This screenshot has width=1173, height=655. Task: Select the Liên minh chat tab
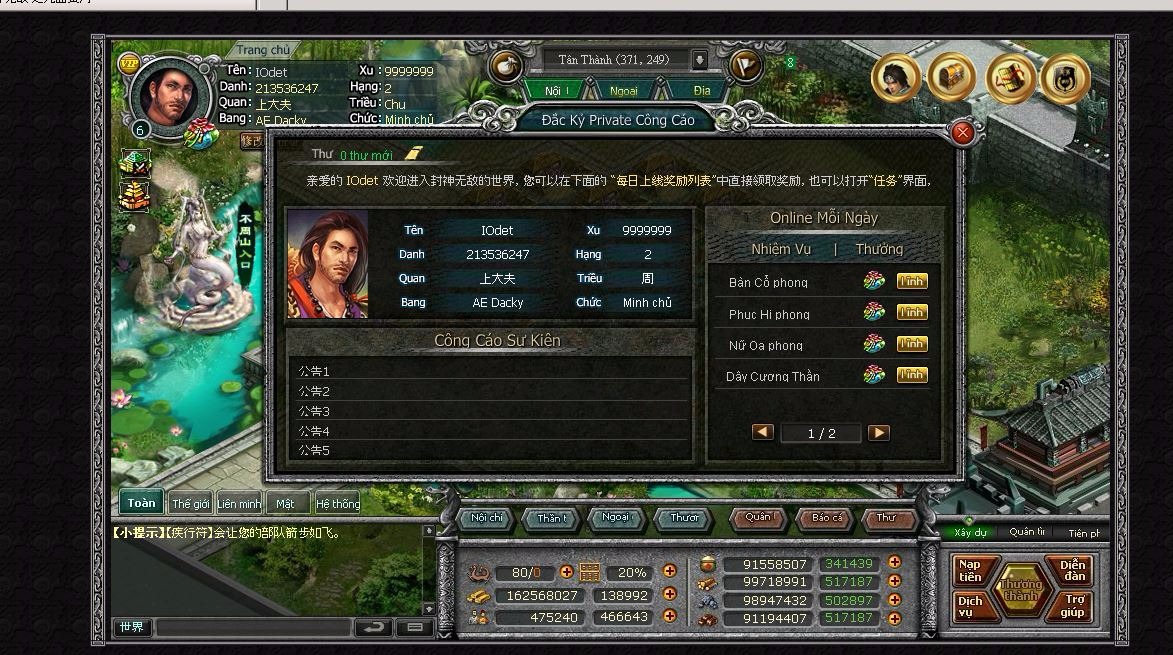(x=239, y=504)
